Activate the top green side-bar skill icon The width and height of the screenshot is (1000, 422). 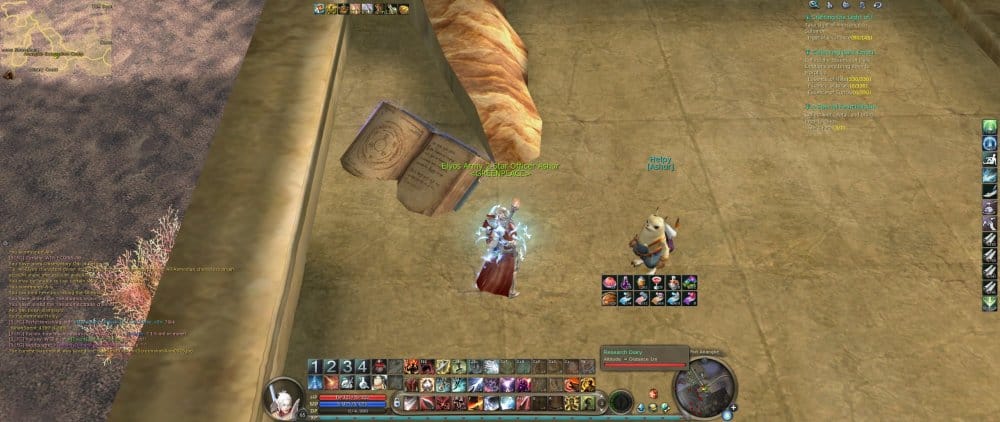click(989, 127)
